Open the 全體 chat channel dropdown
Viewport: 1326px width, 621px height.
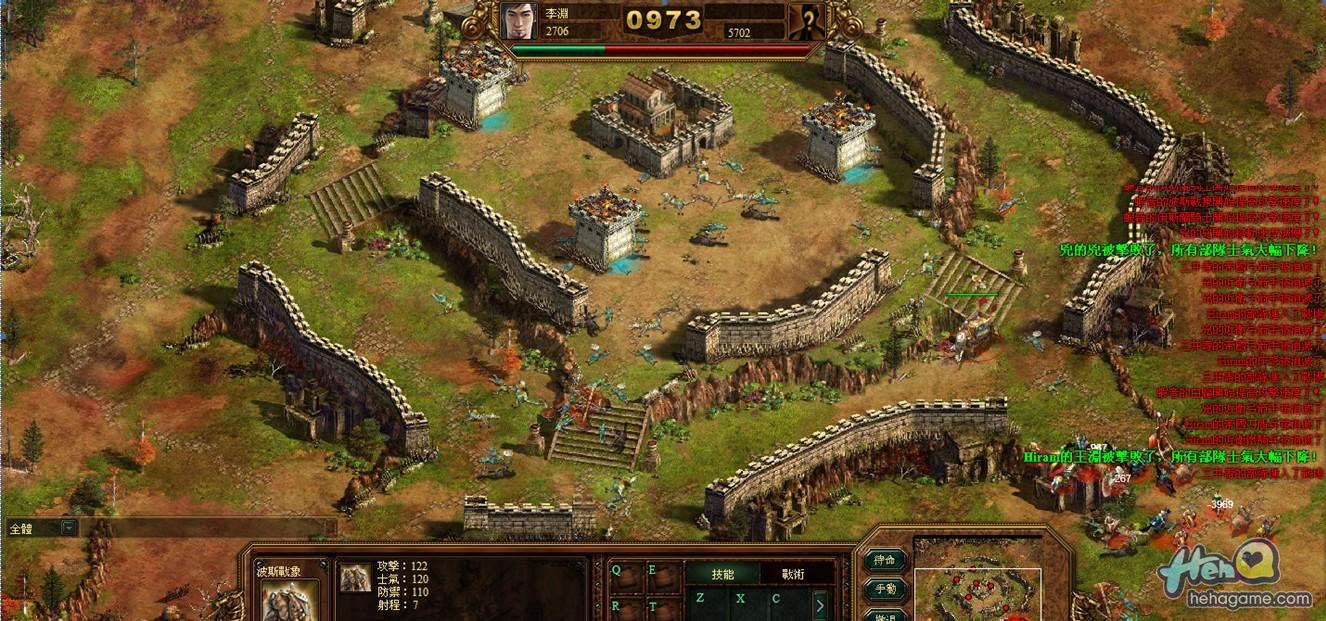[68, 527]
